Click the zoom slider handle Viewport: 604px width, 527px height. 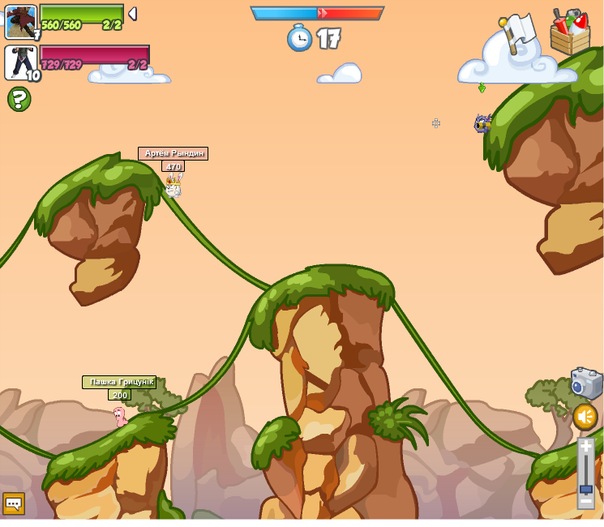click(x=586, y=491)
